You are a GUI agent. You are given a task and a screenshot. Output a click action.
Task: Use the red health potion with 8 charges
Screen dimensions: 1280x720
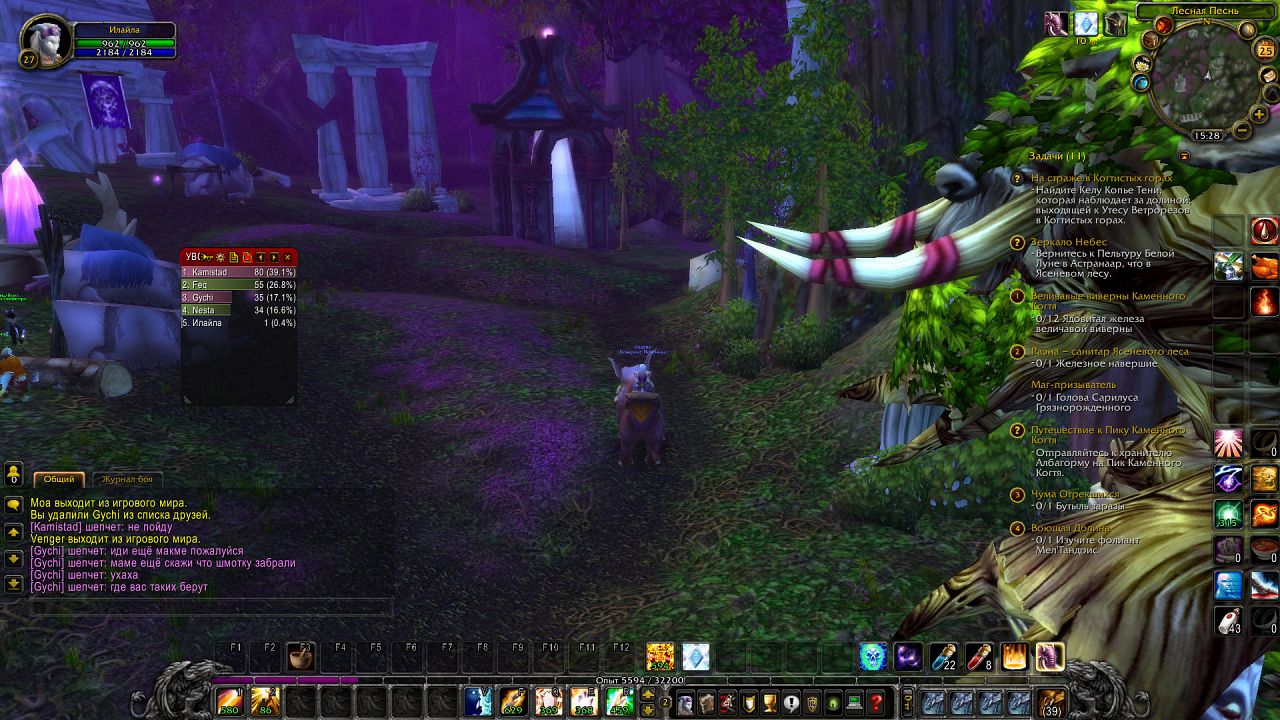point(978,657)
